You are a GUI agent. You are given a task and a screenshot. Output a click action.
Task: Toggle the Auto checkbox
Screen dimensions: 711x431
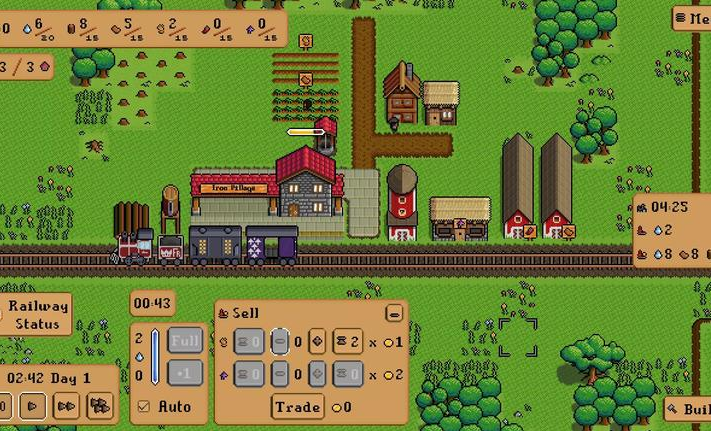pyautogui.click(x=144, y=407)
